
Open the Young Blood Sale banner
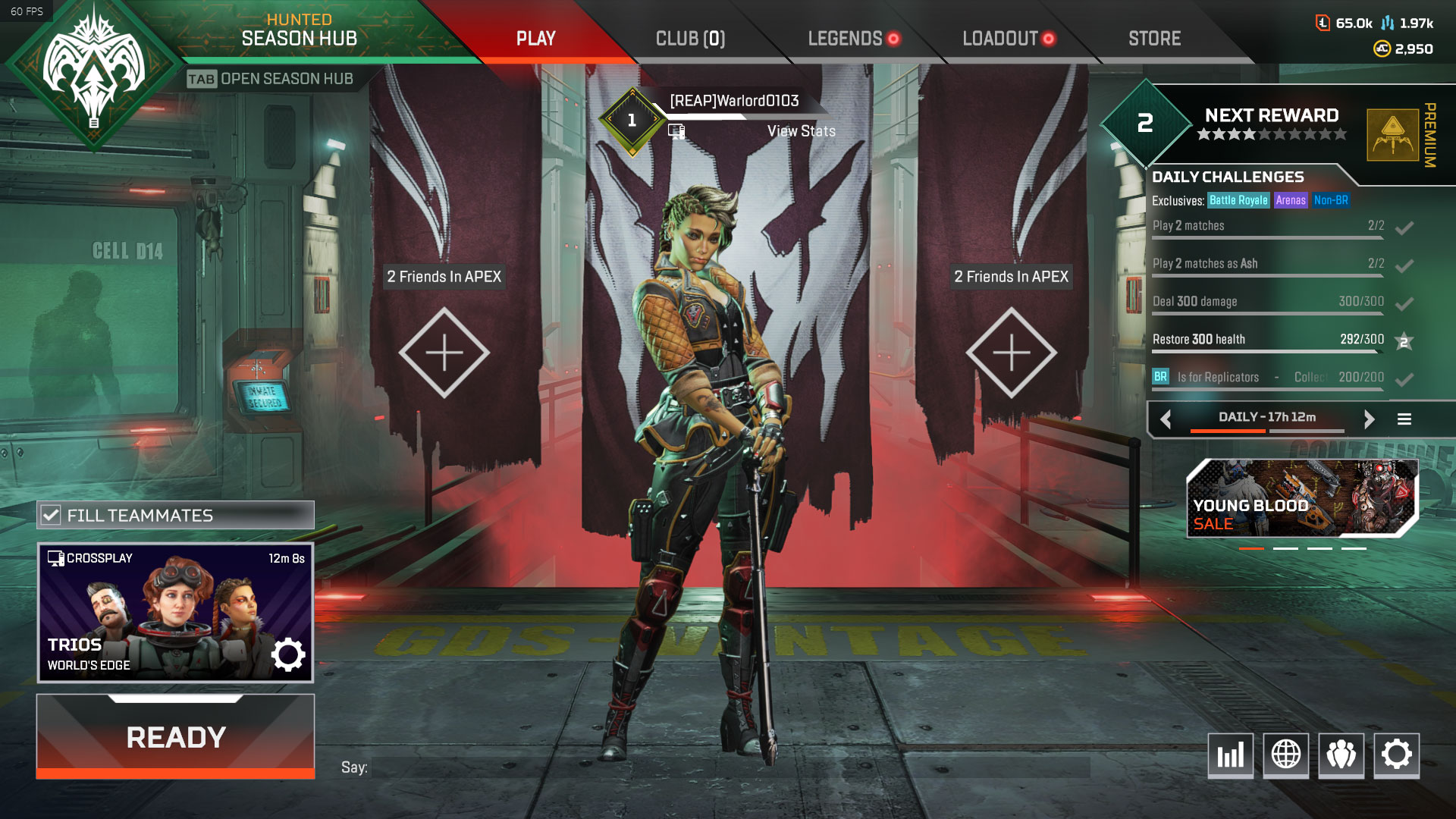pyautogui.click(x=1301, y=498)
